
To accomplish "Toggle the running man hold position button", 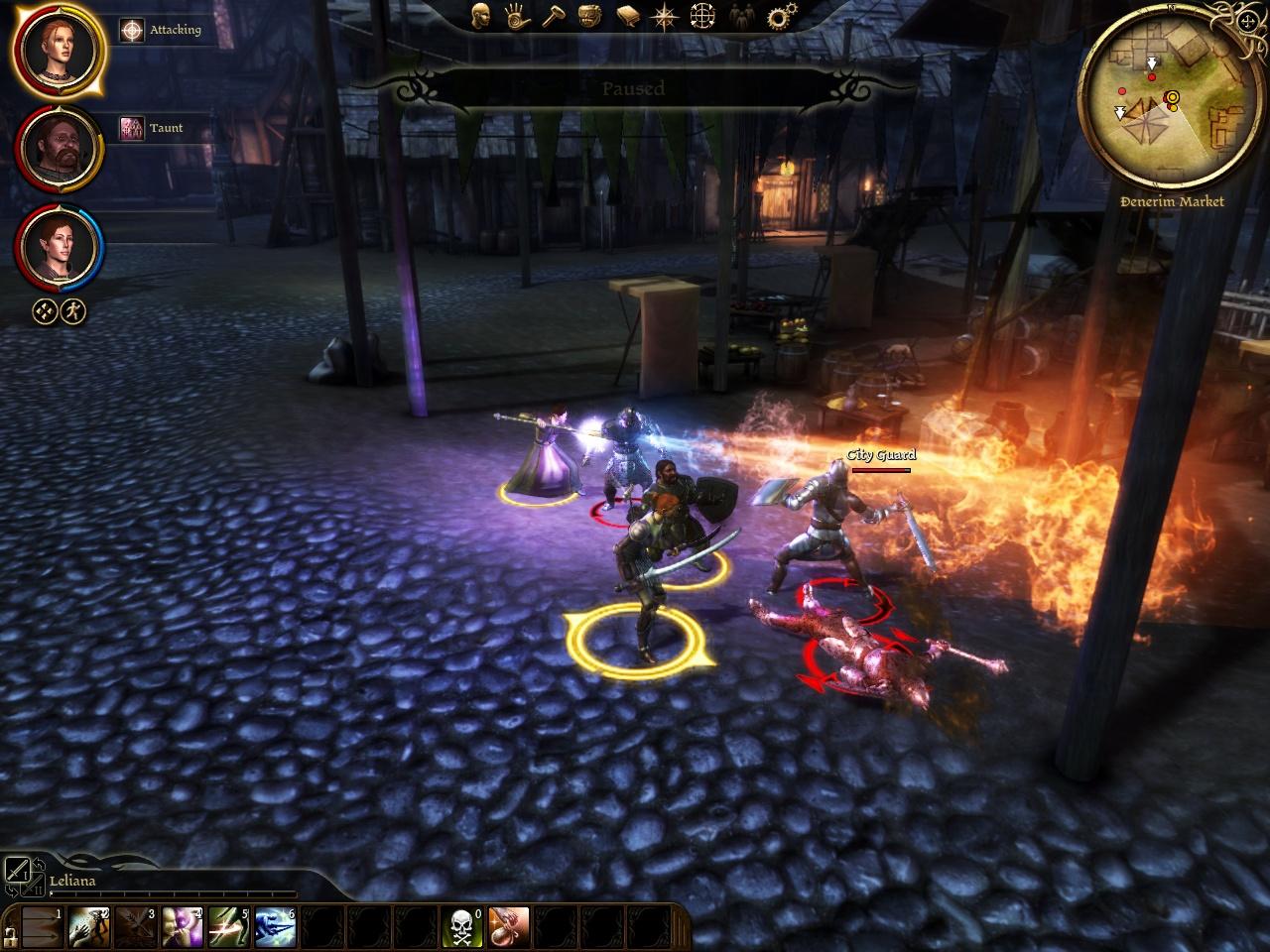I will (72, 311).
